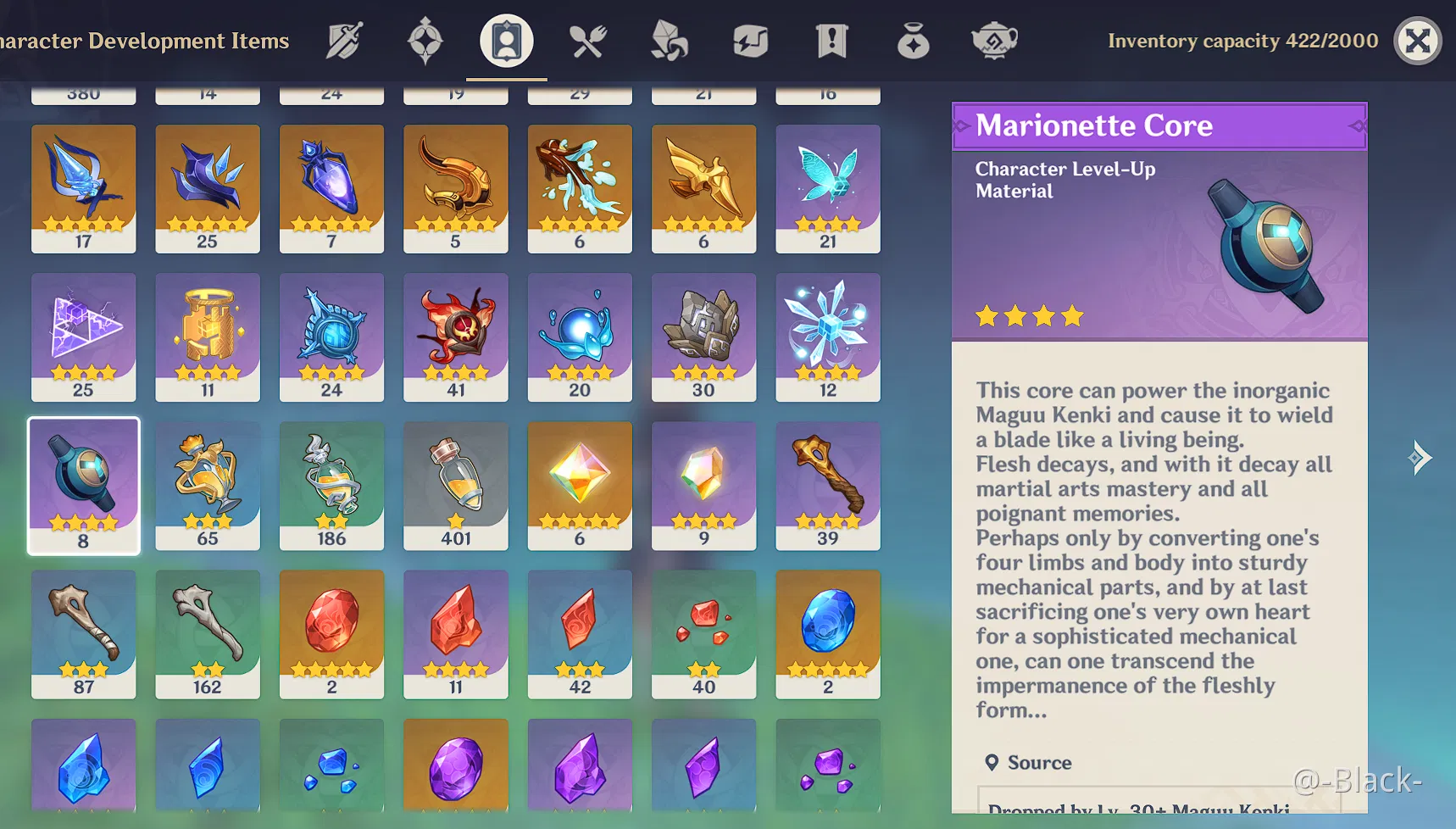
Task: Switch to the Precious Items tab
Action: pos(913,41)
